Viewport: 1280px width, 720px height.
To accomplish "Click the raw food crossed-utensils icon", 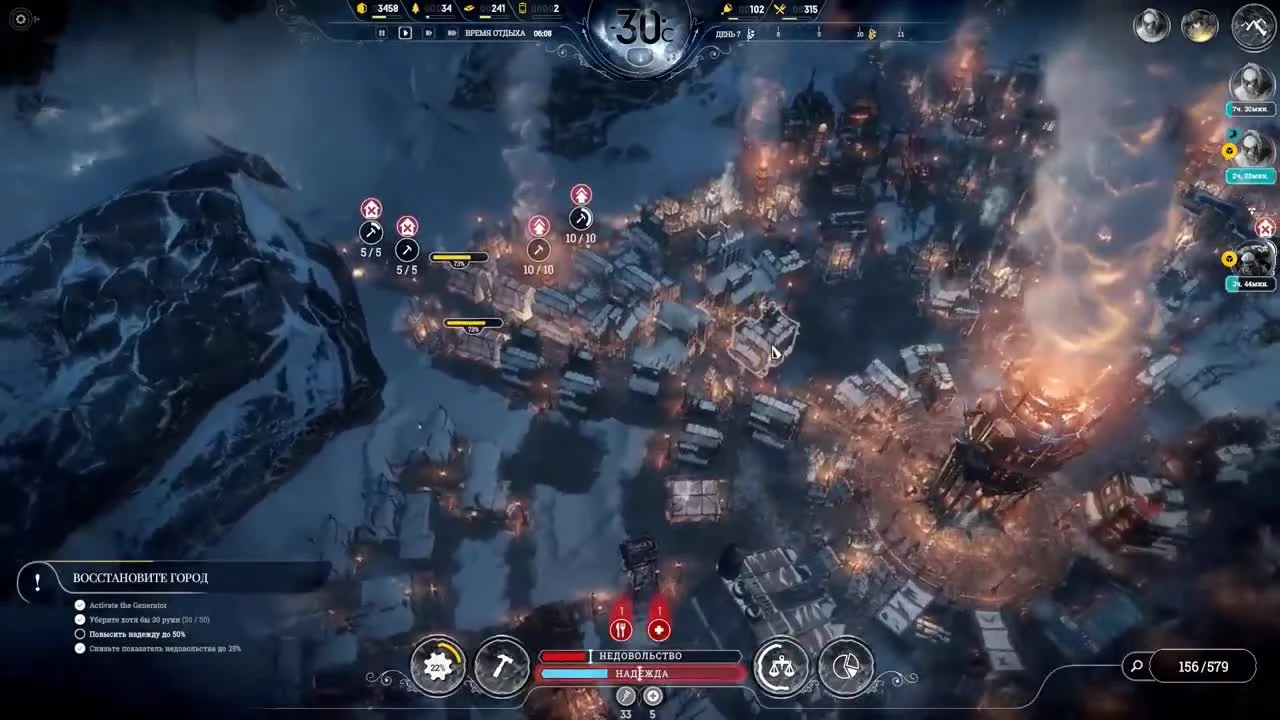I will (781, 8).
